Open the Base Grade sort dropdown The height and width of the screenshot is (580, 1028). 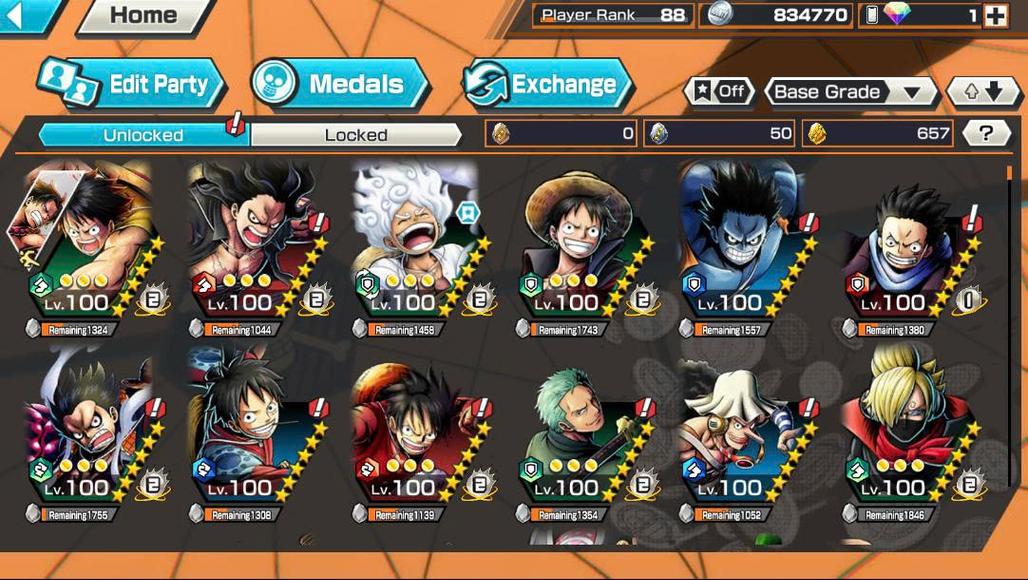coord(849,92)
